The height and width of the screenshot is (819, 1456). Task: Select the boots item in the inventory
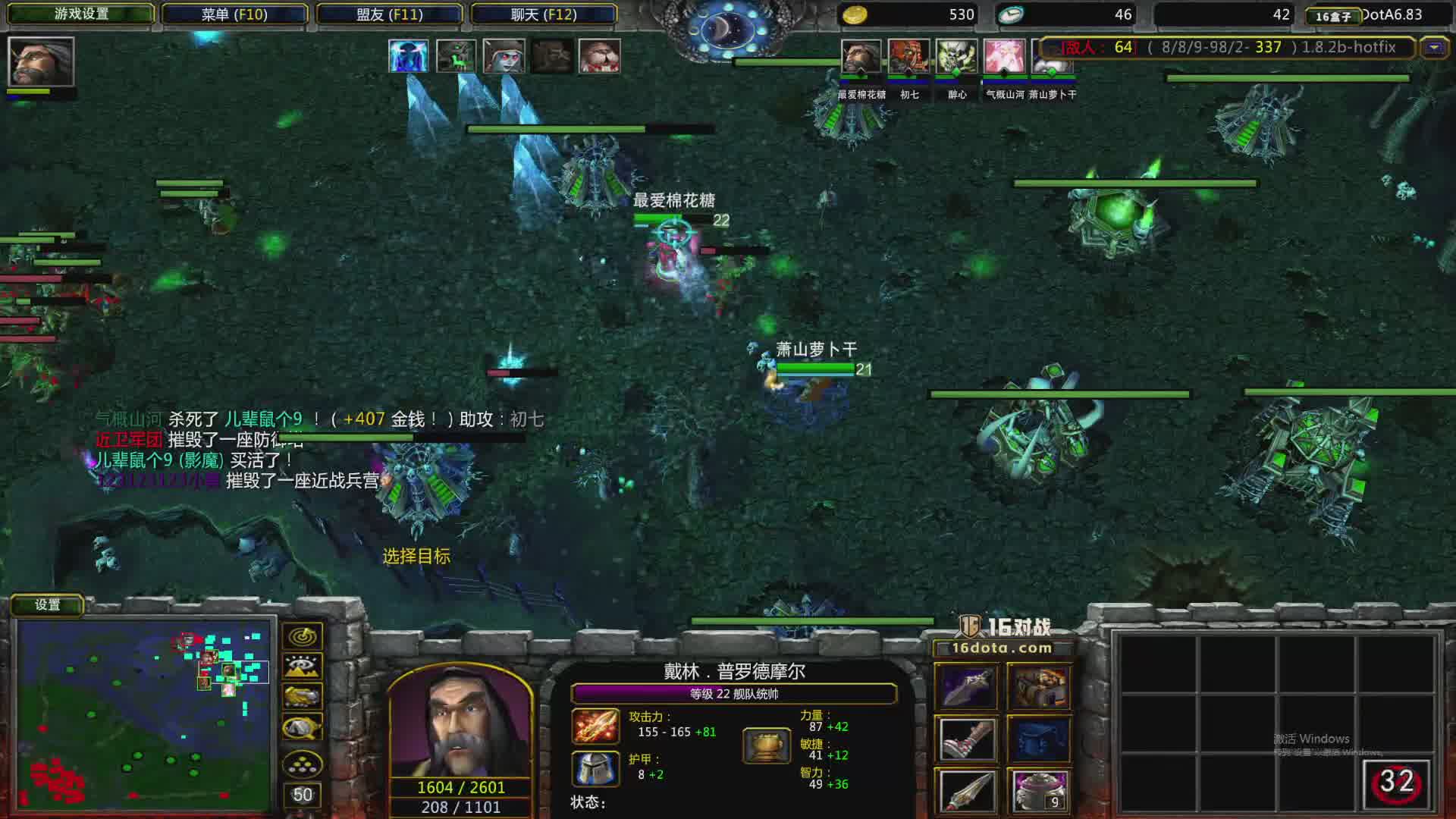[966, 738]
